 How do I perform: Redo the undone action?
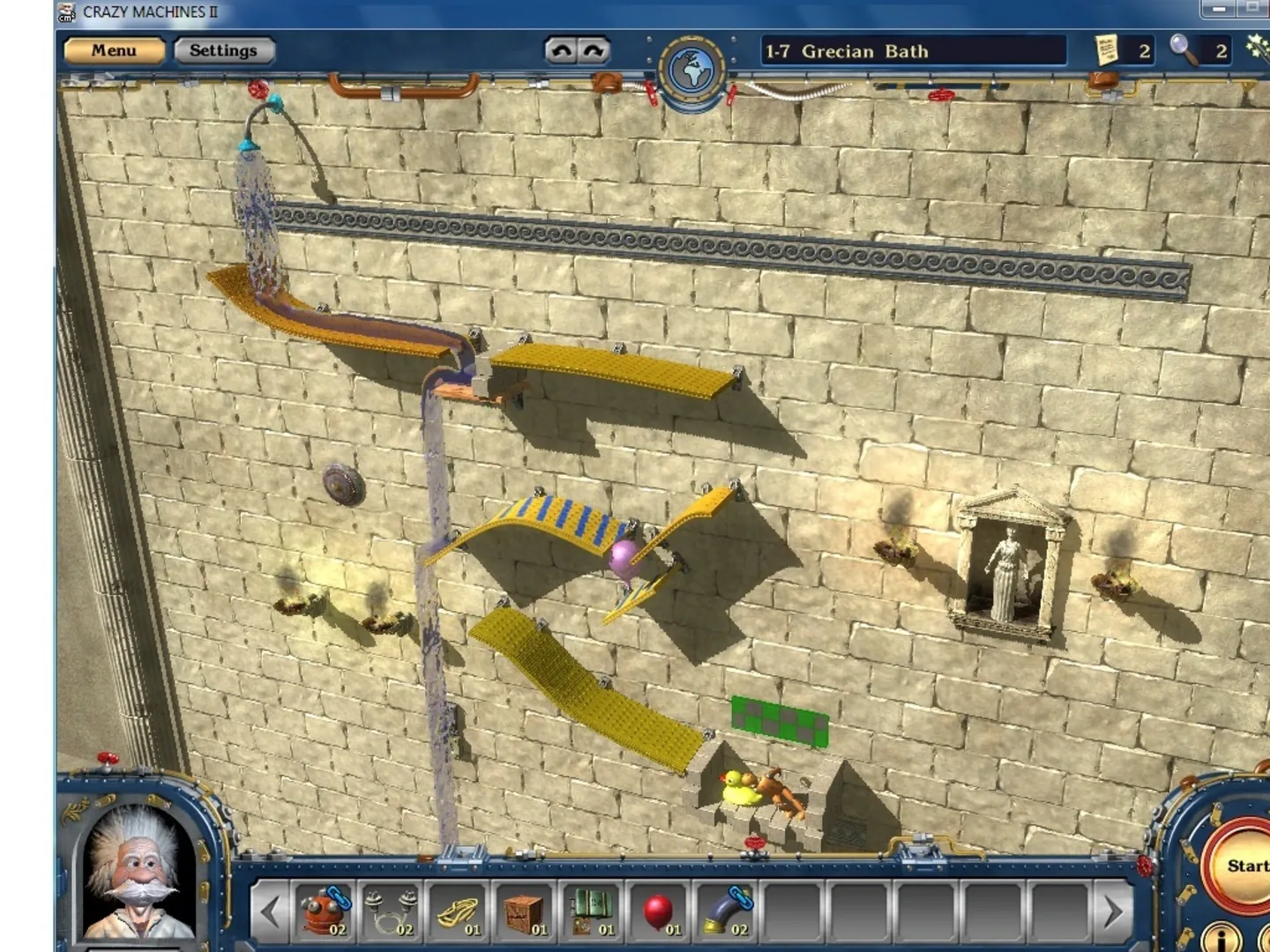594,51
